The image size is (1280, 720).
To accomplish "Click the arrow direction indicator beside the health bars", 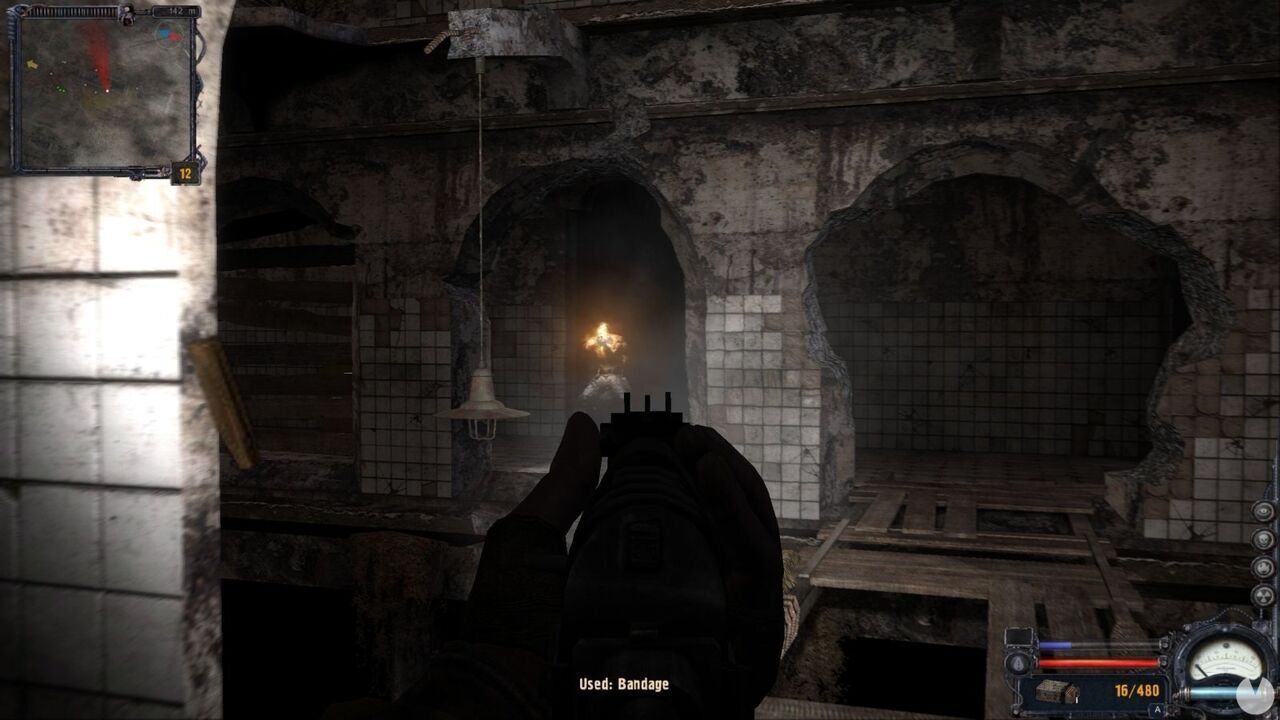I will 1016,661.
